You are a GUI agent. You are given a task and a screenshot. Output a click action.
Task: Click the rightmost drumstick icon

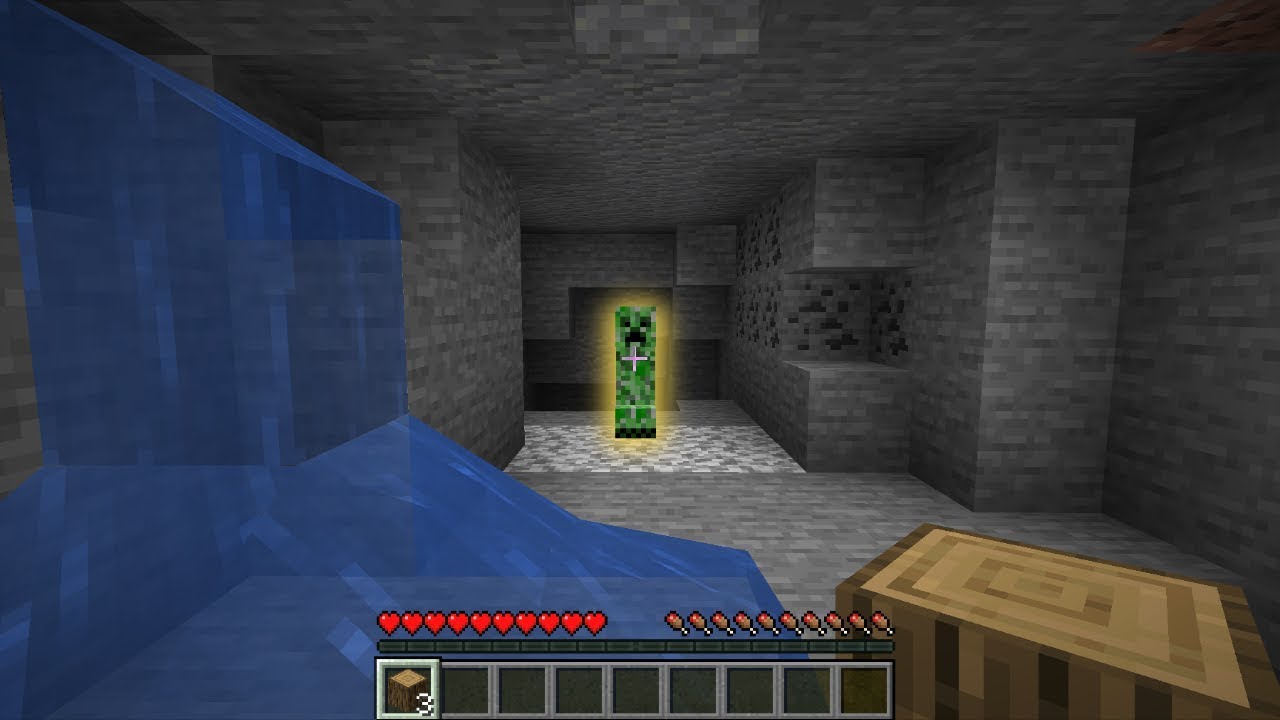click(x=879, y=622)
